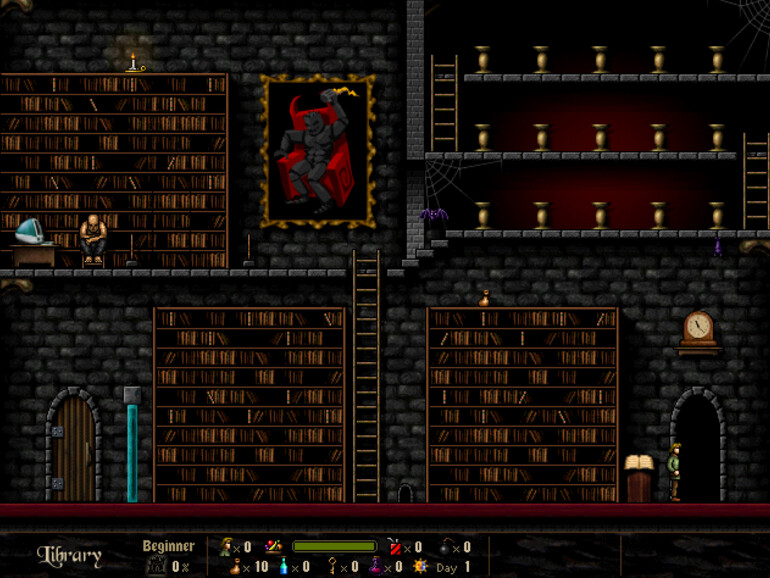This screenshot has height=578, width=770.
Task: Click the fruit bowl food icon
Action: pos(273,547)
